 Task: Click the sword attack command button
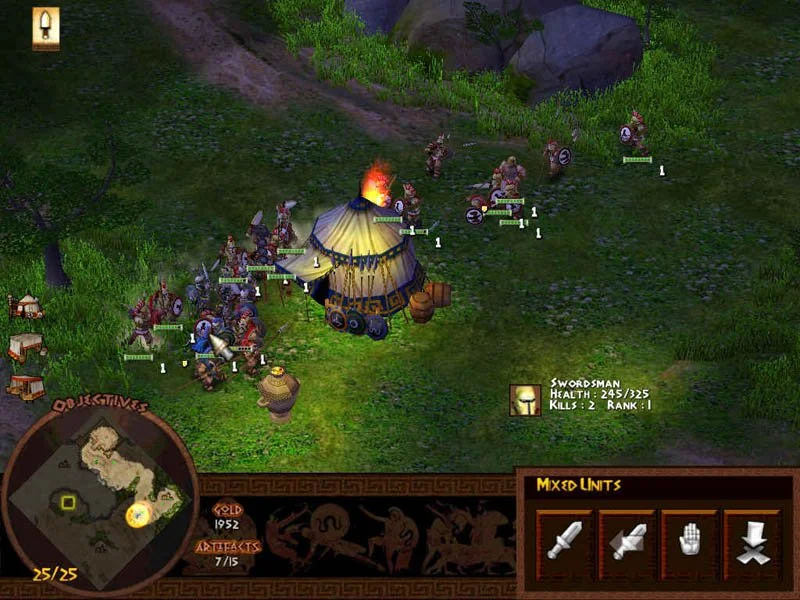coord(565,540)
